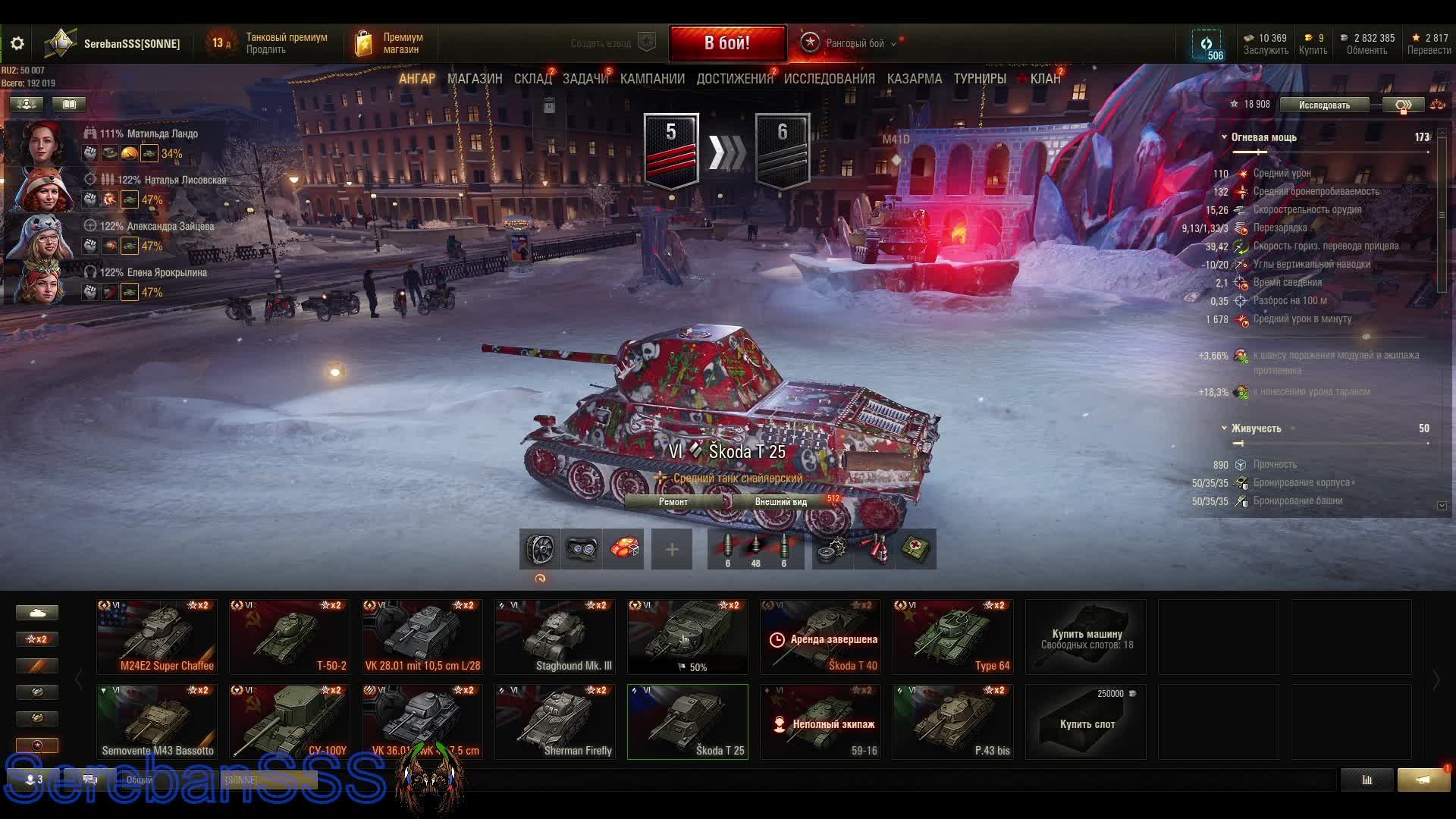The image size is (1456, 819).
Task: Choose the Sherman Firefly in carousel
Action: 555,722
